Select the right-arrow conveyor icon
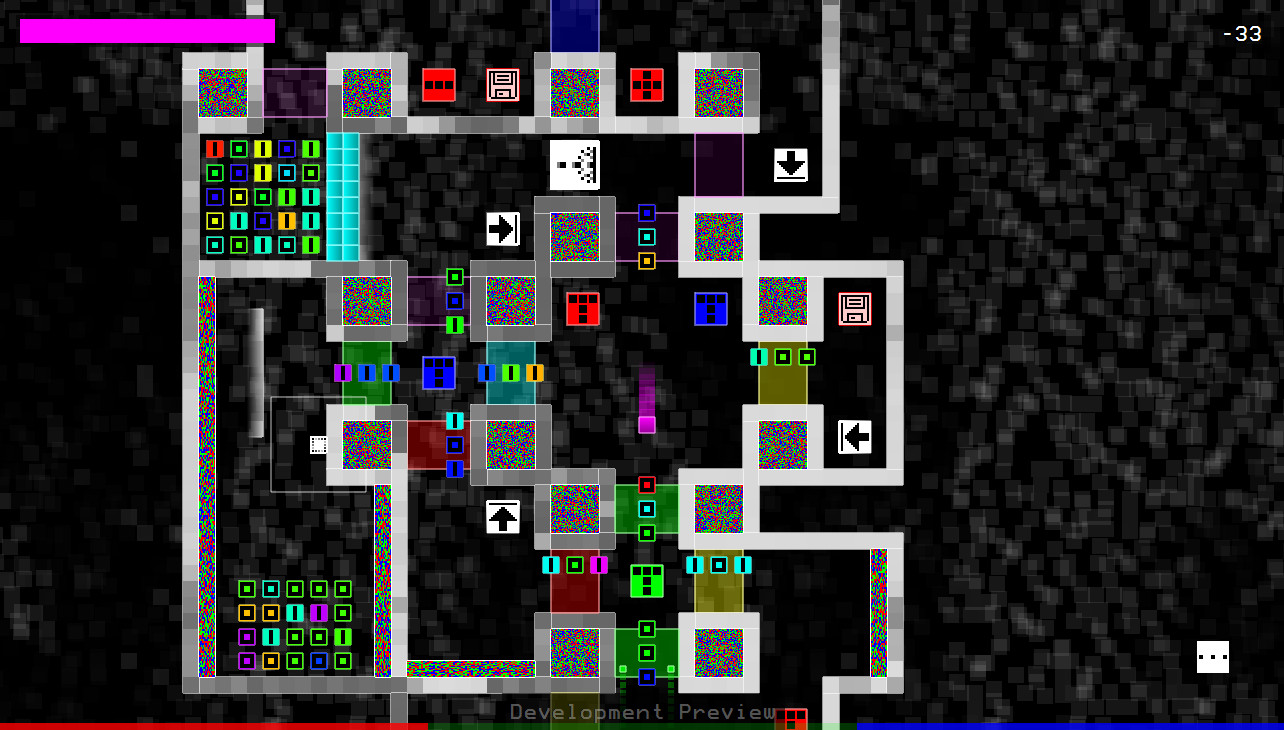This screenshot has width=1284, height=730. click(504, 229)
